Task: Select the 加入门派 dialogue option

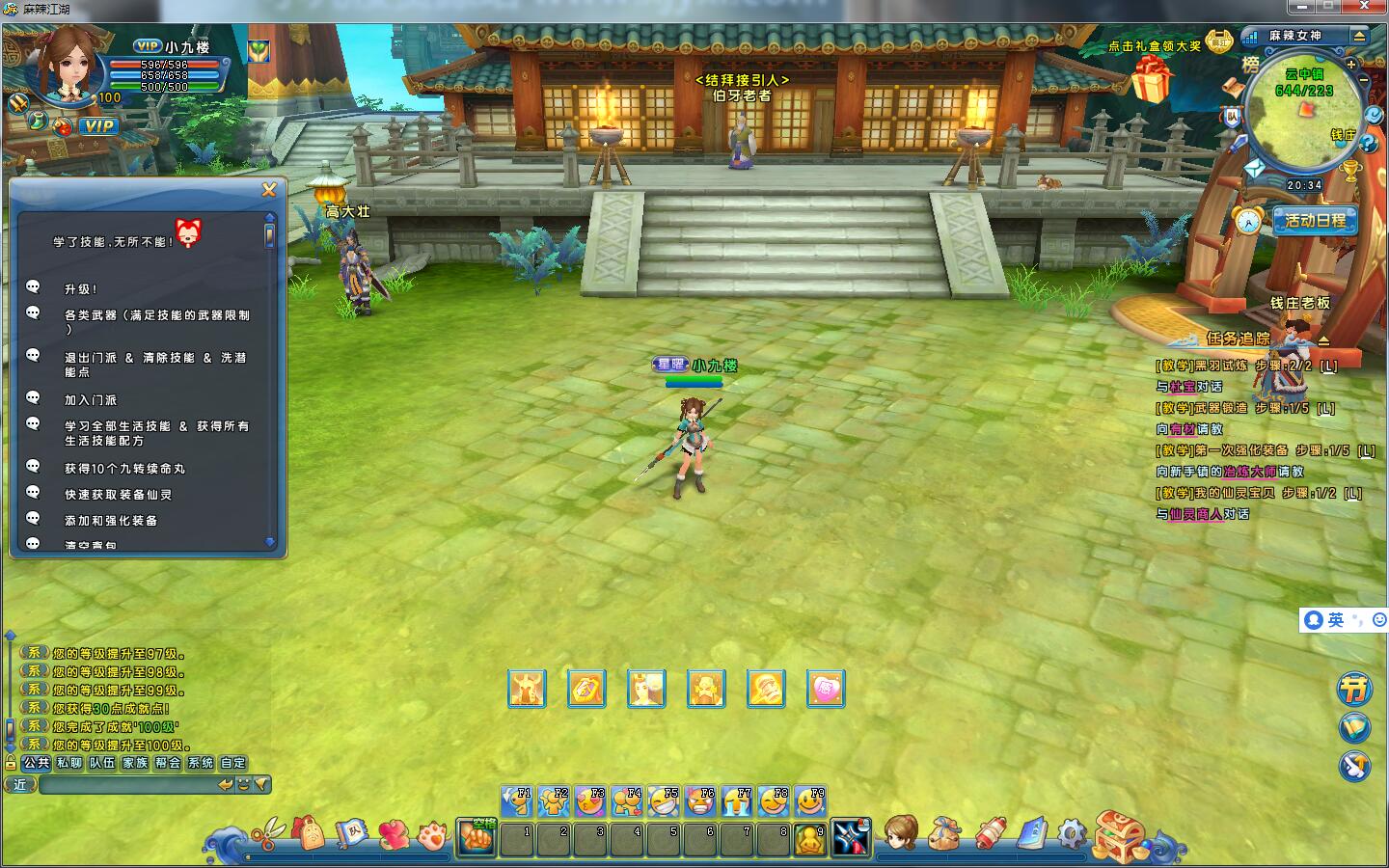Action: coord(91,400)
